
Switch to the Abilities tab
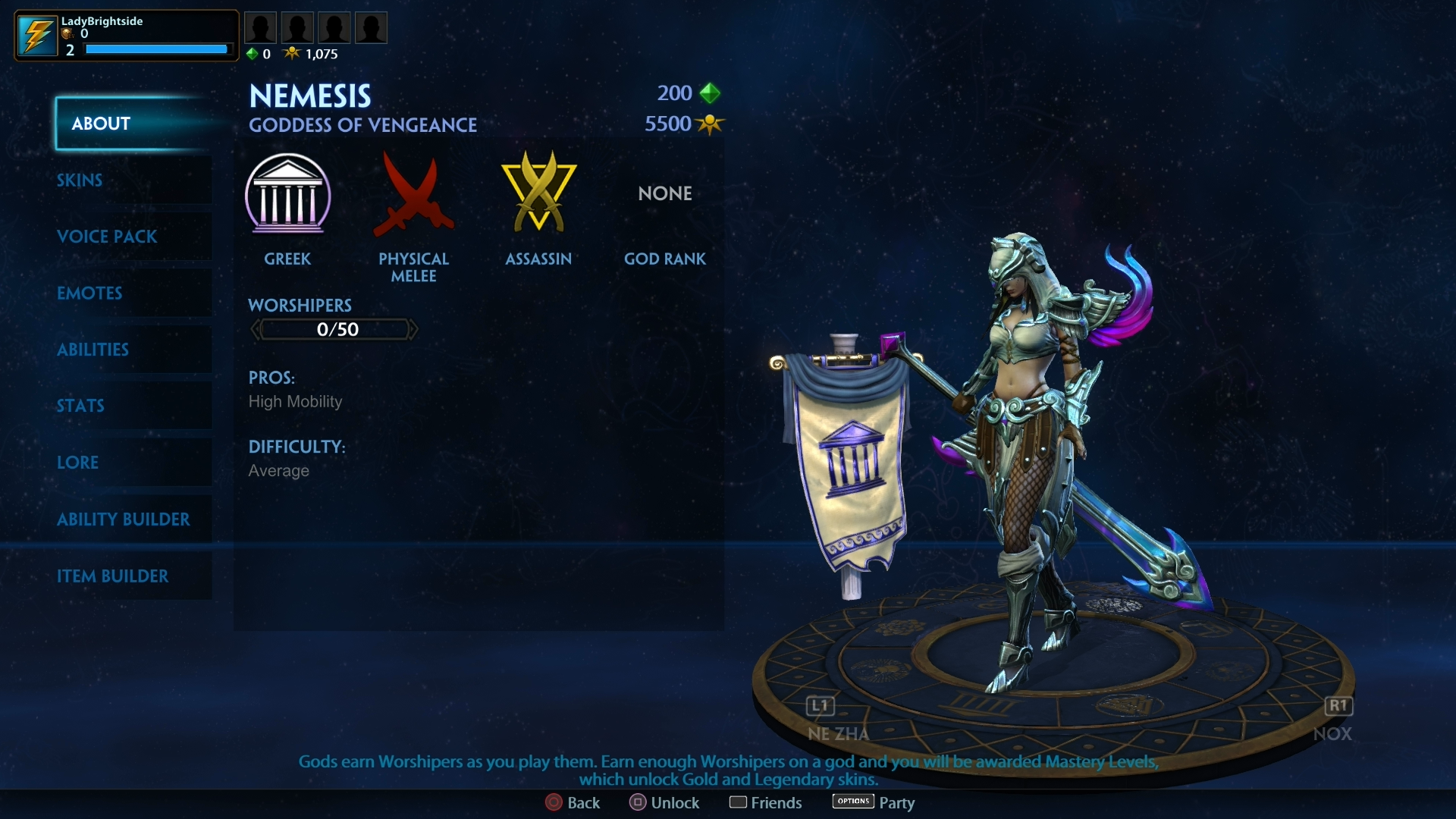93,350
